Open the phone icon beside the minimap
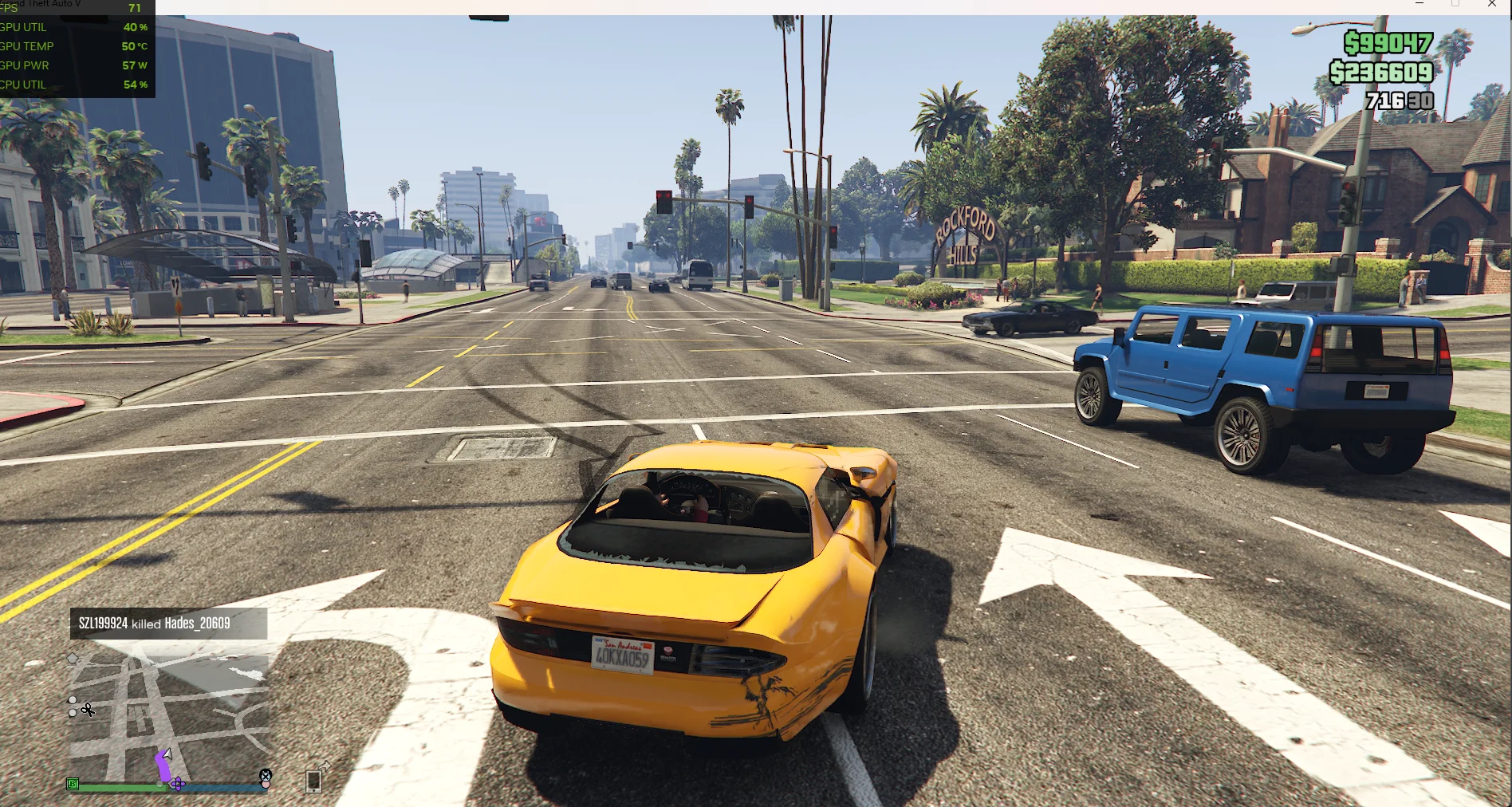 coord(314,781)
